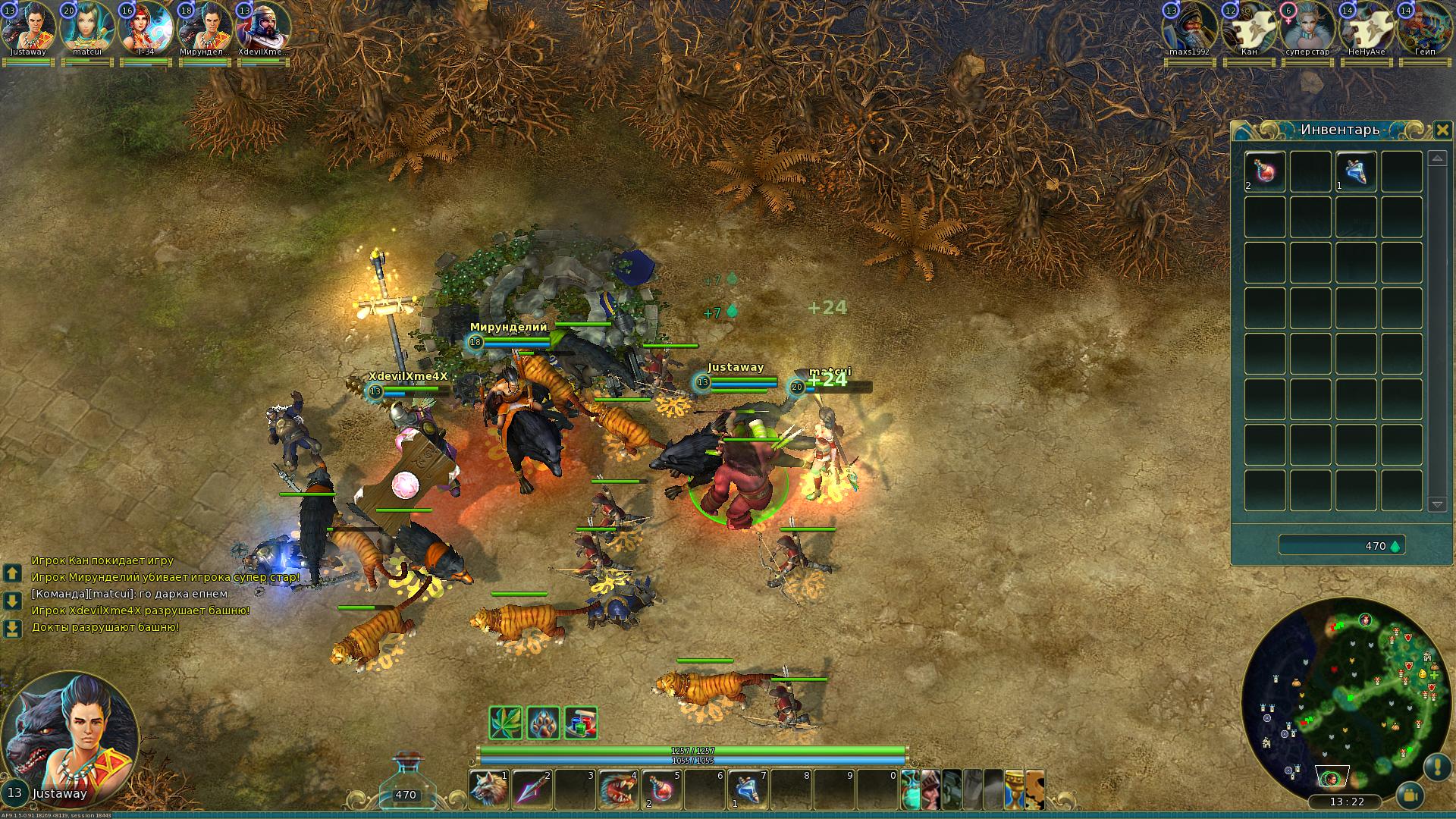Open the golden goblet menu icon
1456x819 pixels.
(1014, 789)
